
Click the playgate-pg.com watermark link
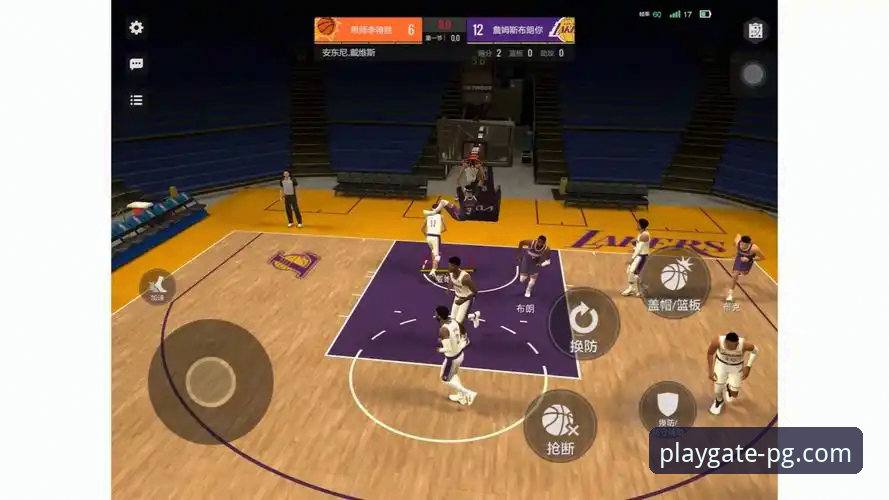point(756,454)
